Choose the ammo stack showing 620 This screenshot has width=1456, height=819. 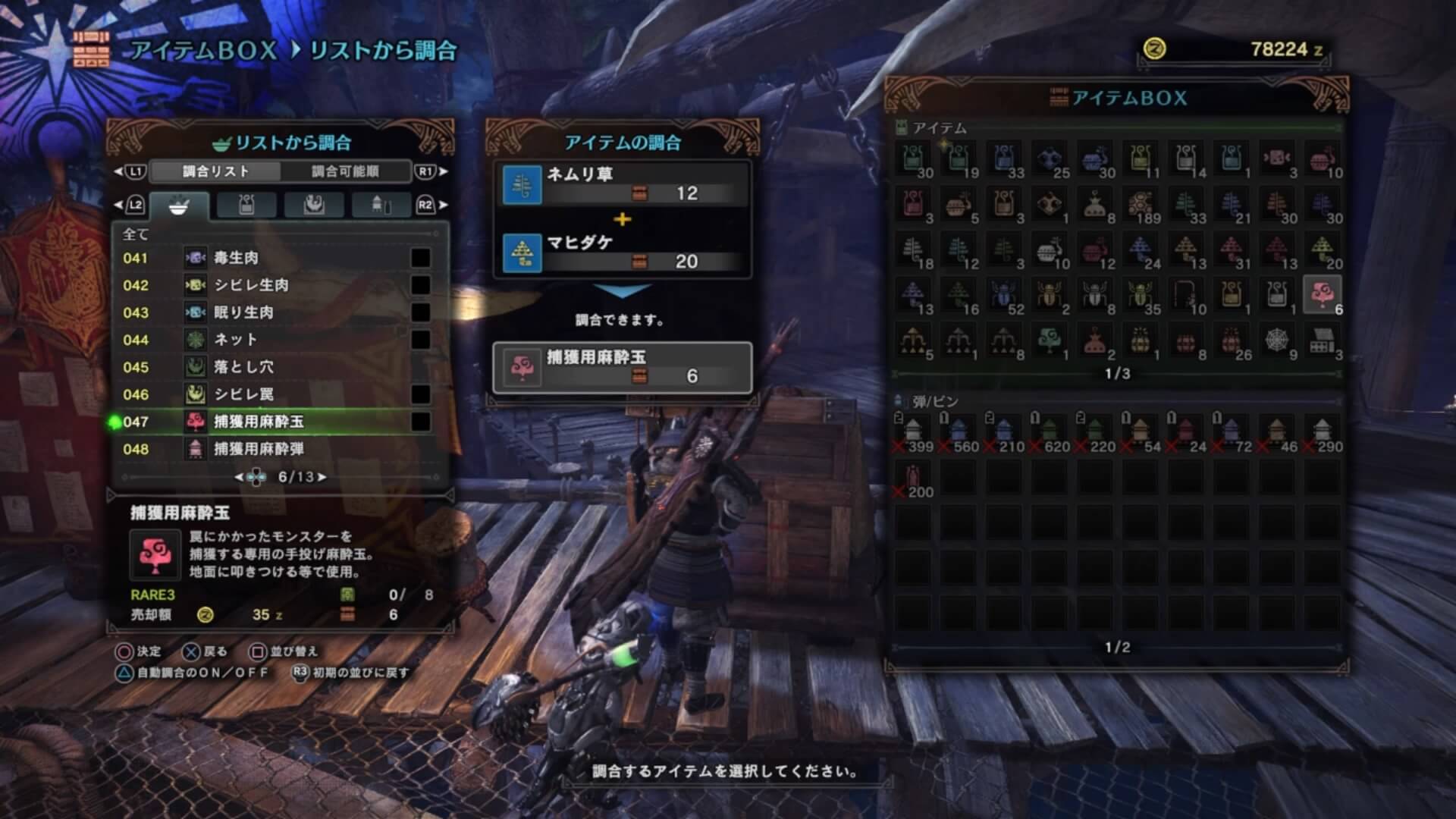pyautogui.click(x=1050, y=433)
